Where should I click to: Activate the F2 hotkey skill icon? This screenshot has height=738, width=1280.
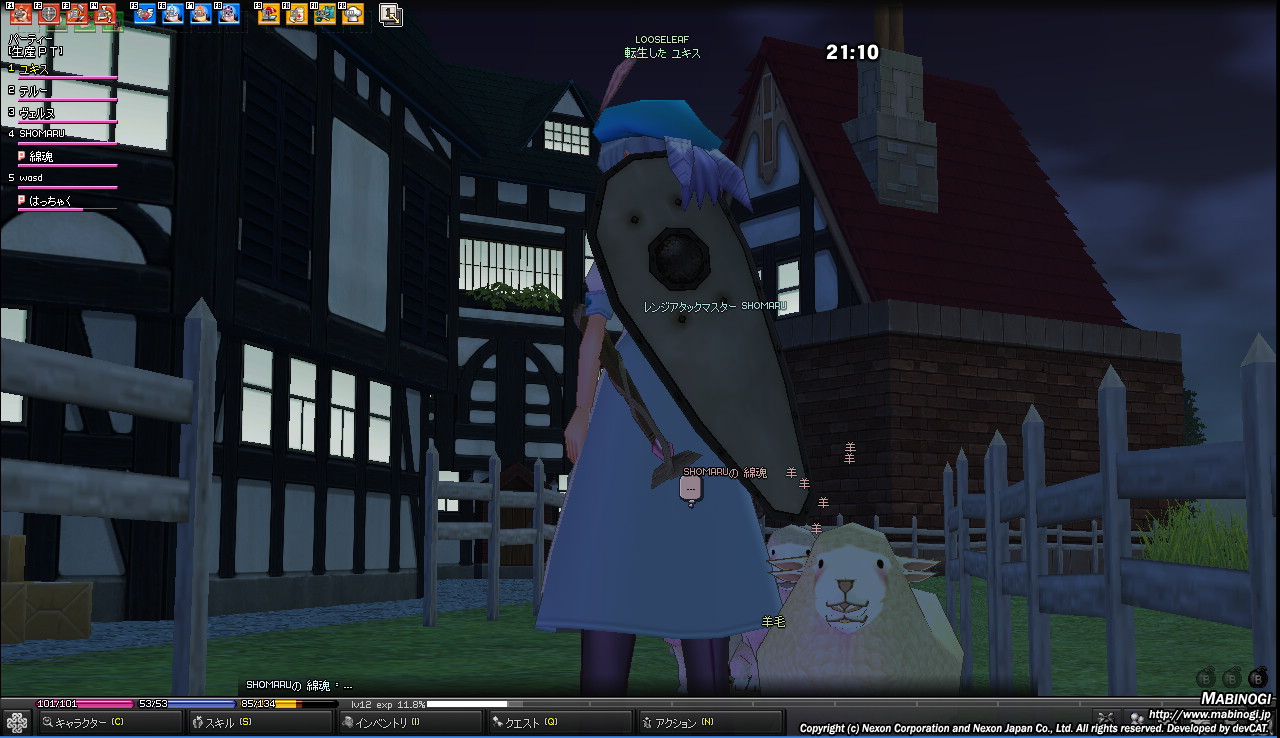tap(48, 14)
